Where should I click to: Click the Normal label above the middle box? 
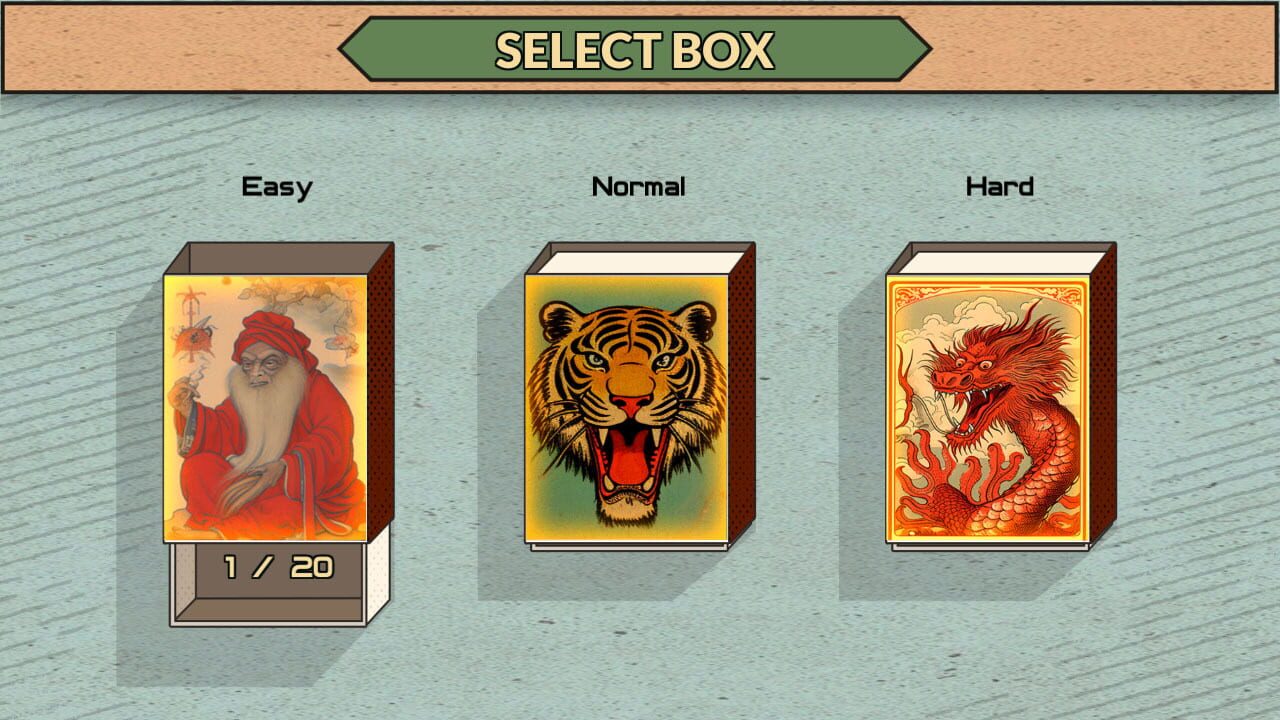639,184
